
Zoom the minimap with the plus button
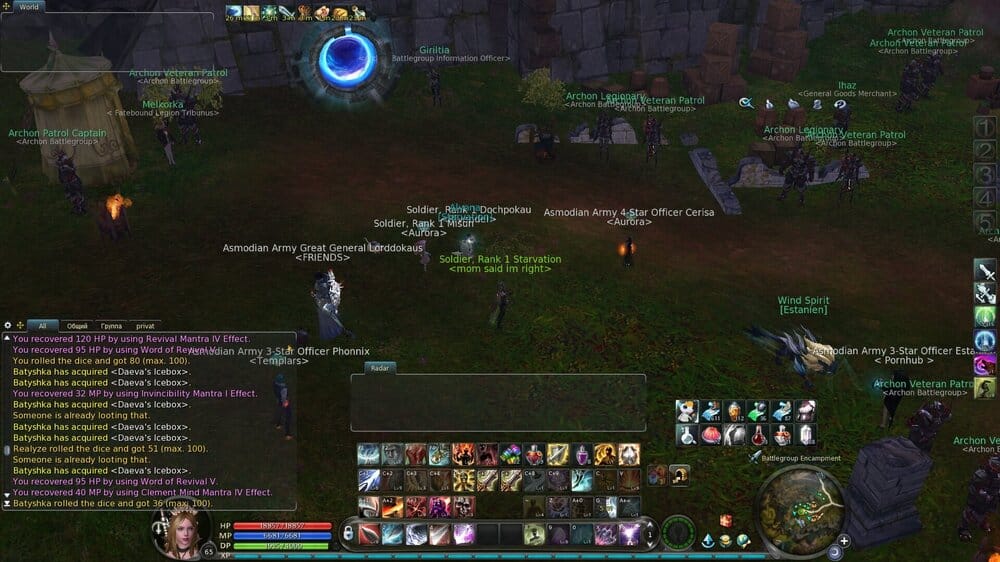click(844, 540)
